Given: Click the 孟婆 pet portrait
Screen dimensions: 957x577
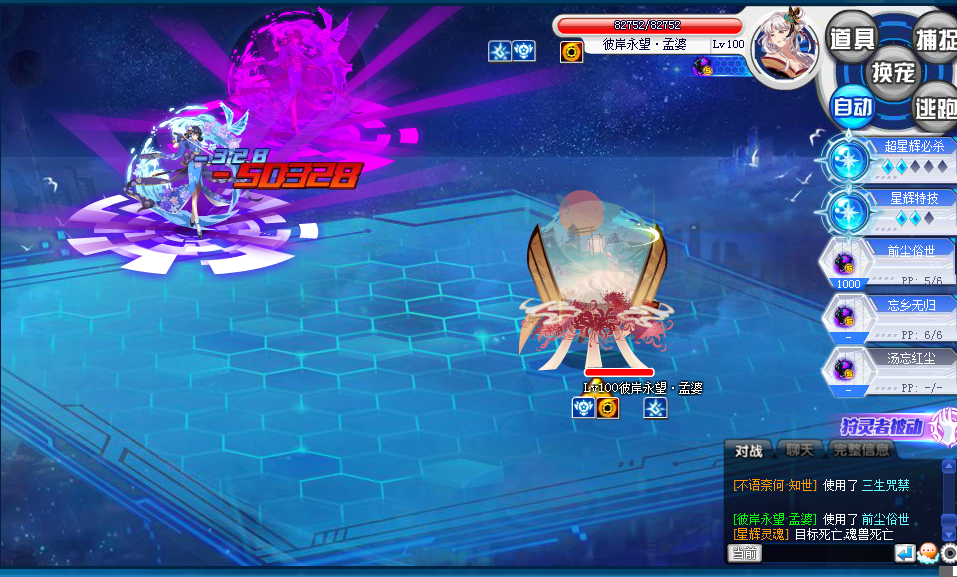Looking at the screenshot, I should click(x=784, y=45).
